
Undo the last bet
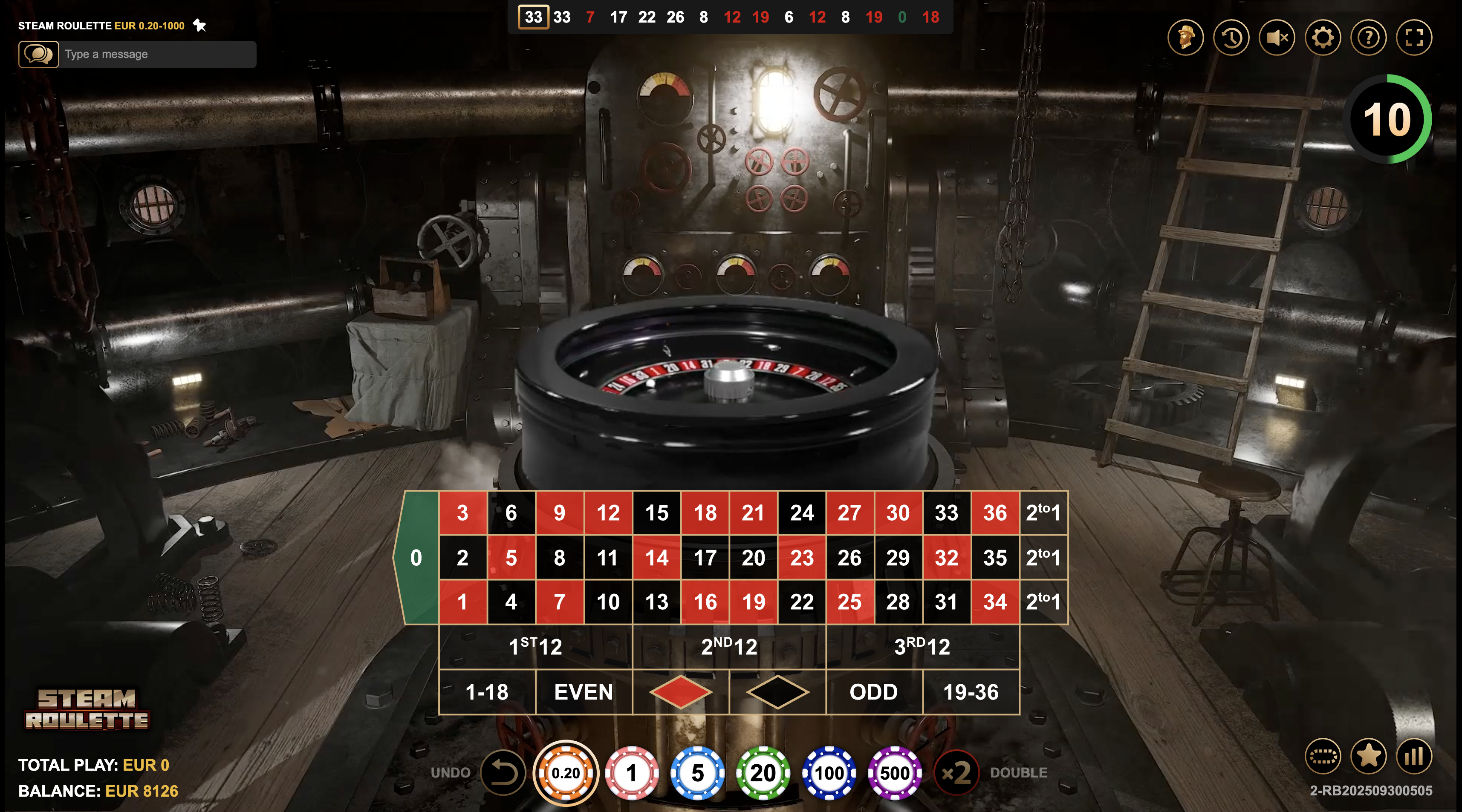[x=503, y=772]
